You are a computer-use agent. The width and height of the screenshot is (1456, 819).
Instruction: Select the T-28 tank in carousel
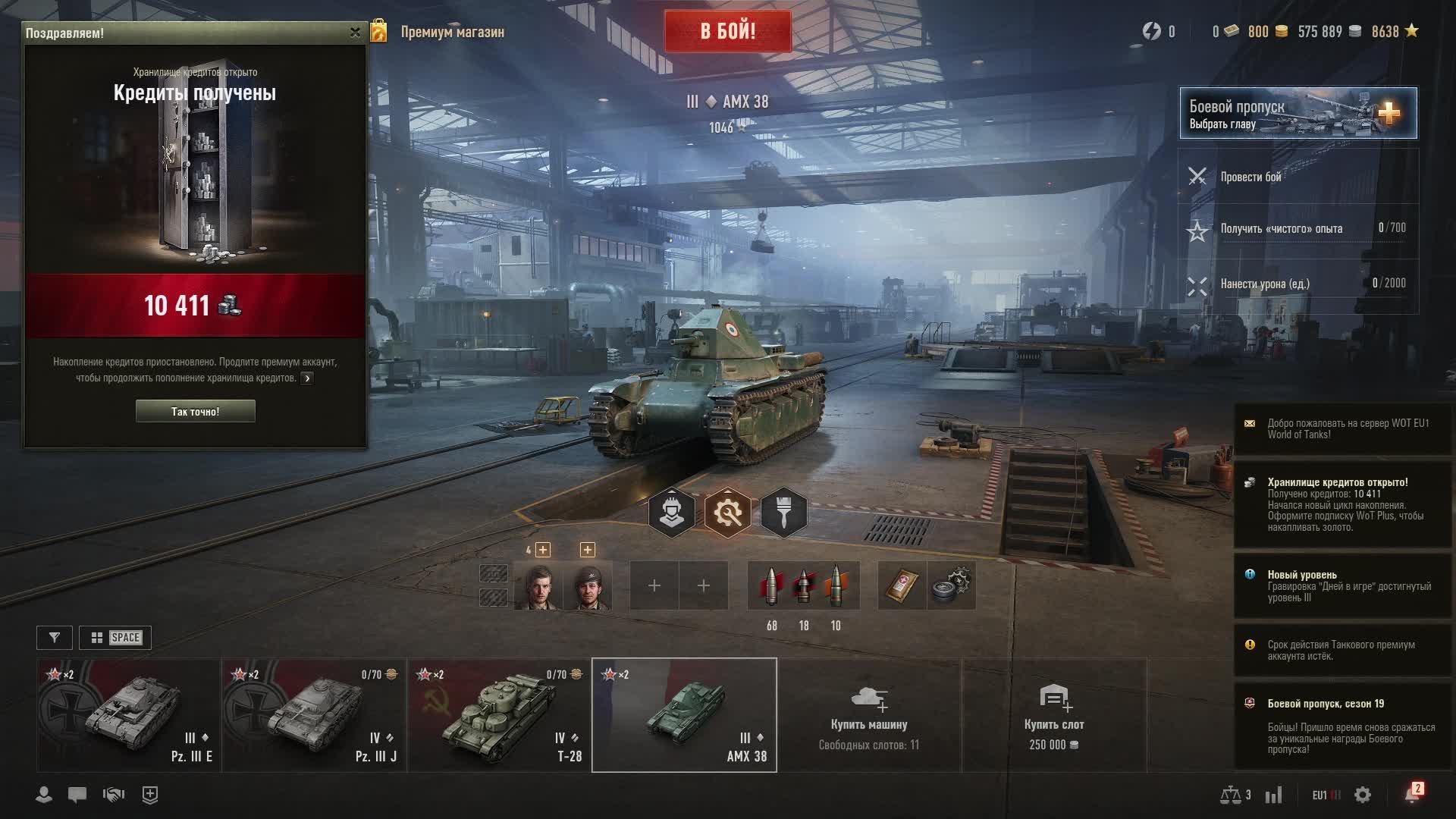click(x=499, y=715)
